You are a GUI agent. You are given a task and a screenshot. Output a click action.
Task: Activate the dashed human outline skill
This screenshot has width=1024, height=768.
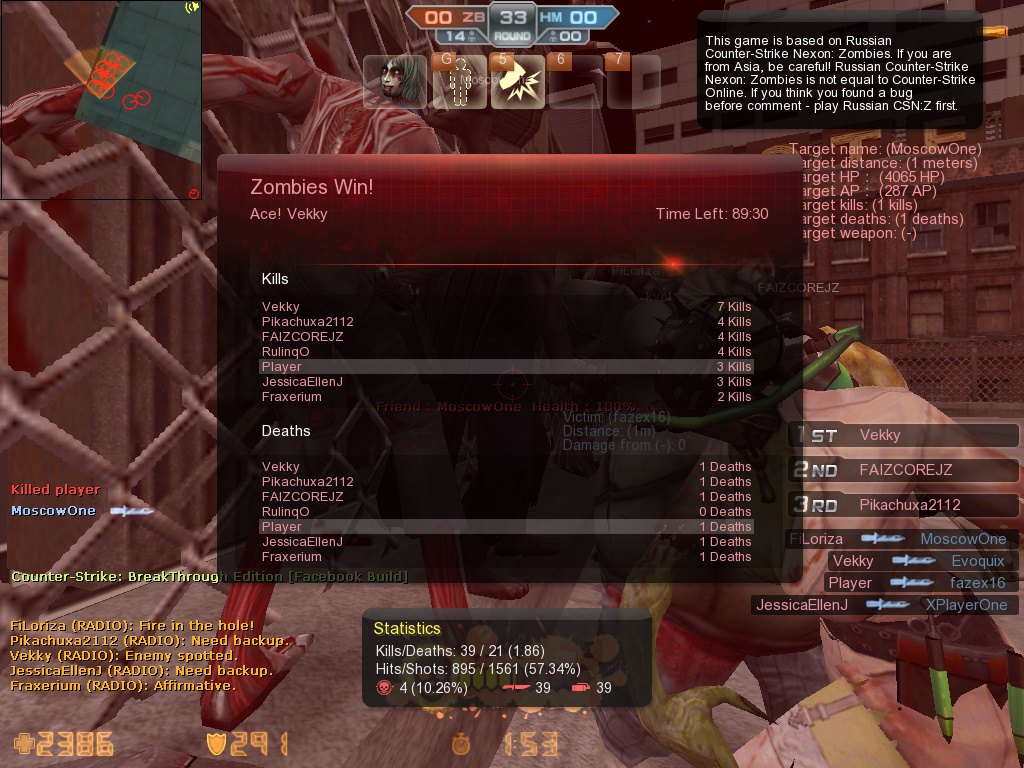(x=459, y=81)
